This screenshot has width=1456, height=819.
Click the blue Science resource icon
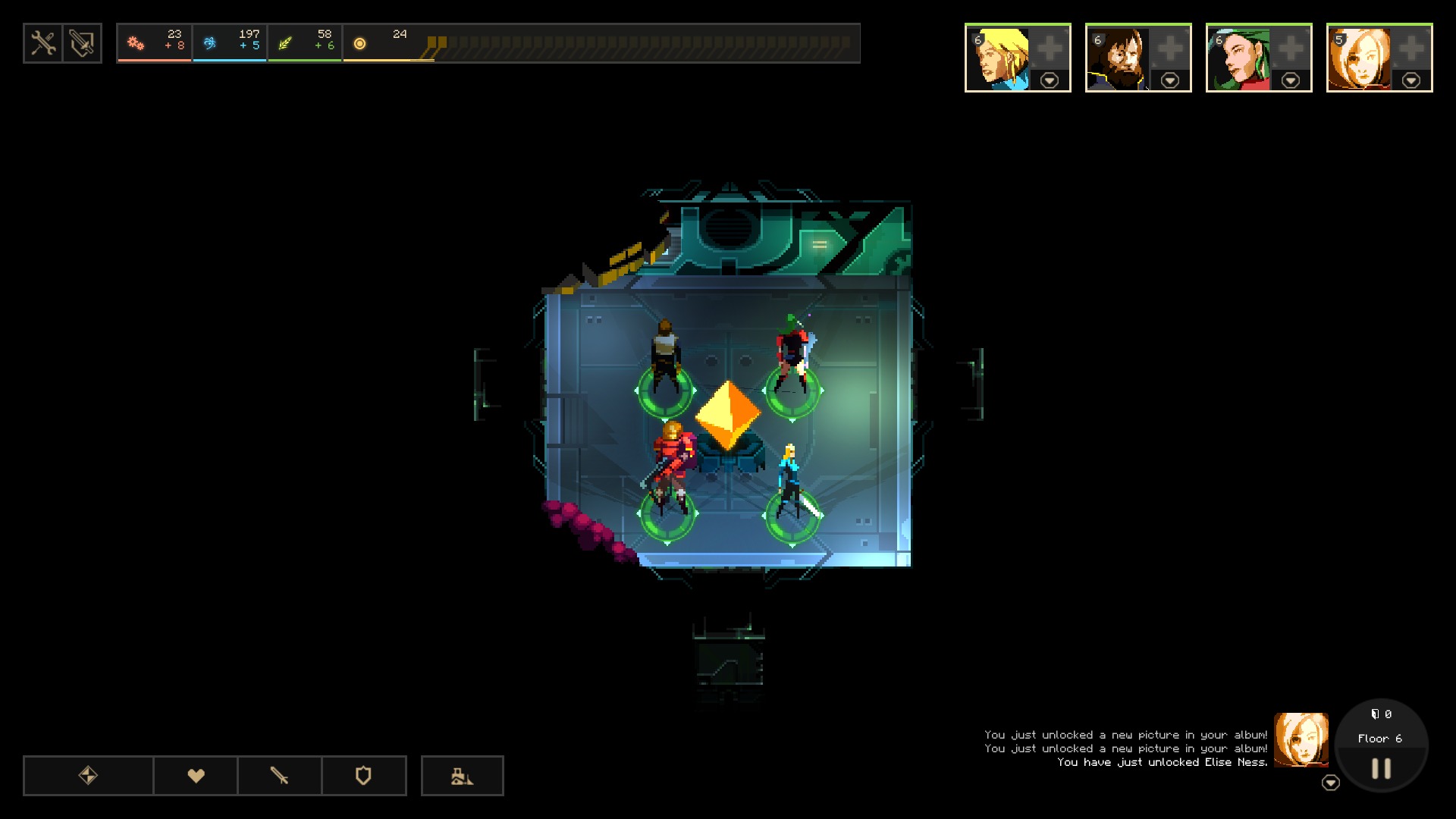click(x=211, y=43)
